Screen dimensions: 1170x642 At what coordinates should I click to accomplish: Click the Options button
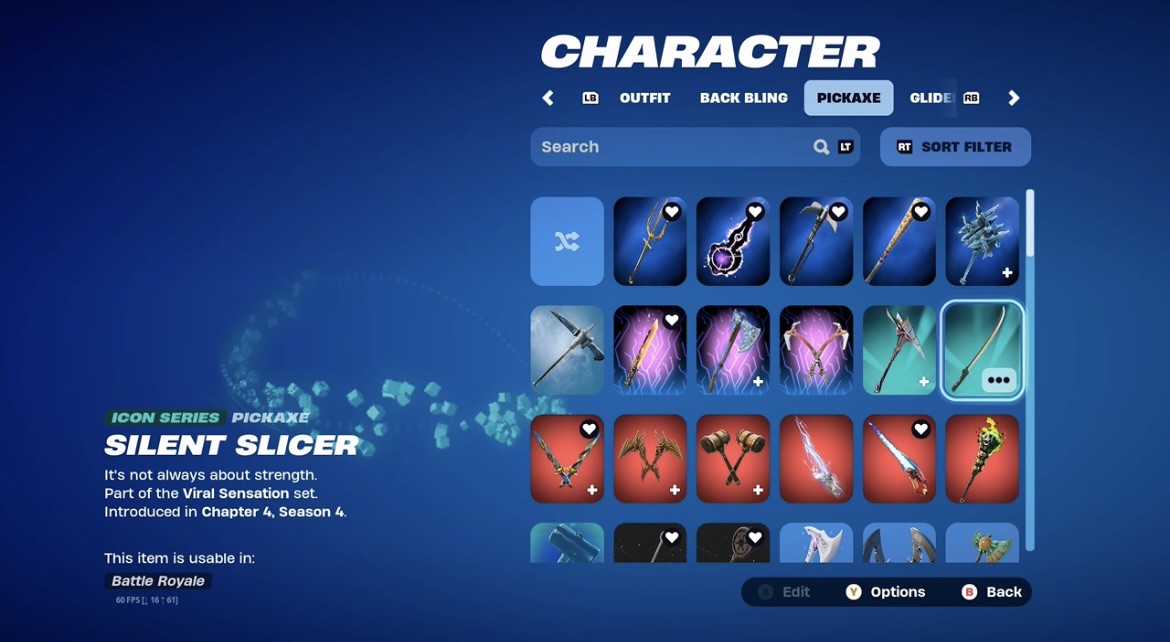(886, 592)
